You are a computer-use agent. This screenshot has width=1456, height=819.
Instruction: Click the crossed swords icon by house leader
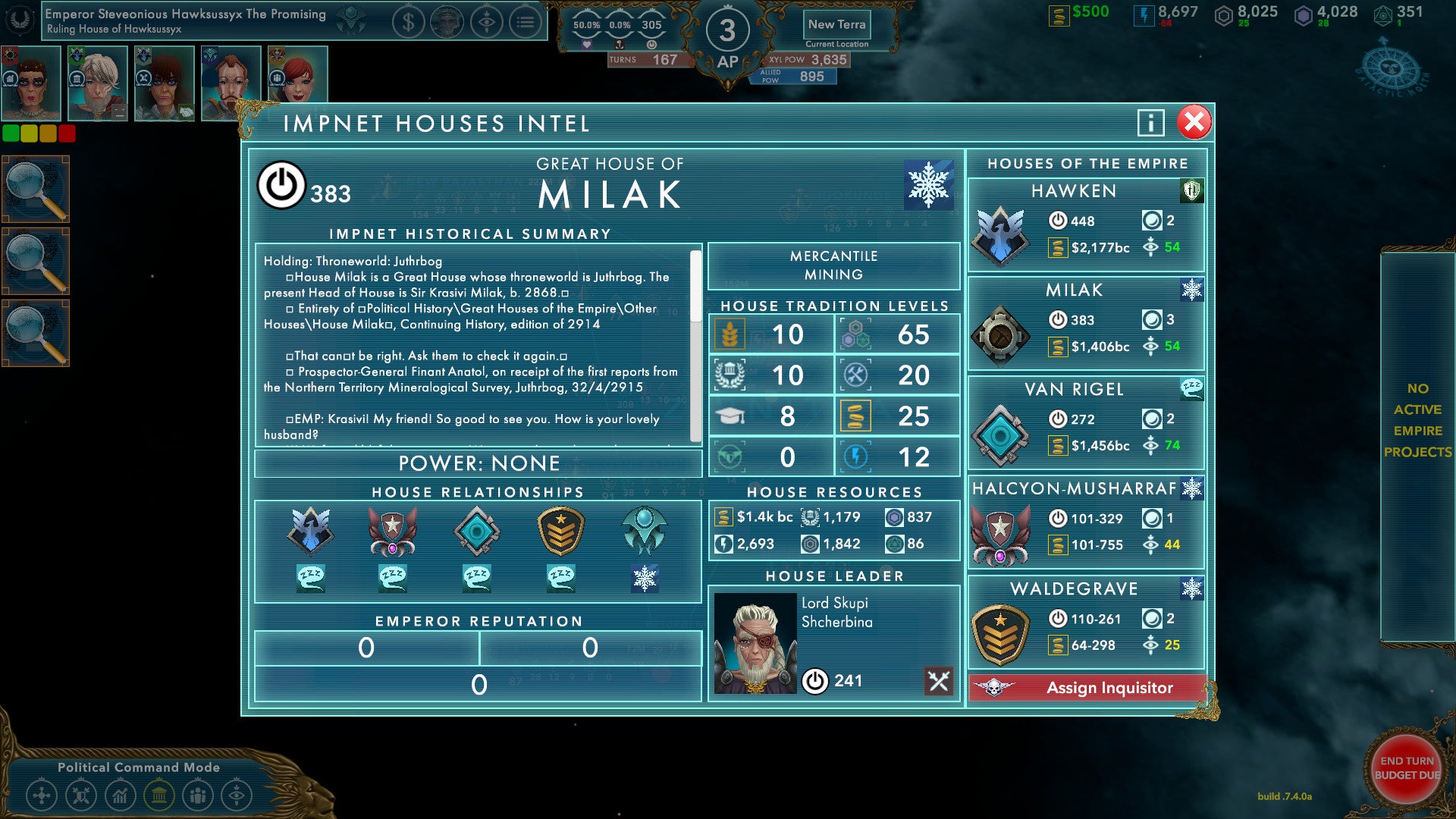click(x=938, y=681)
